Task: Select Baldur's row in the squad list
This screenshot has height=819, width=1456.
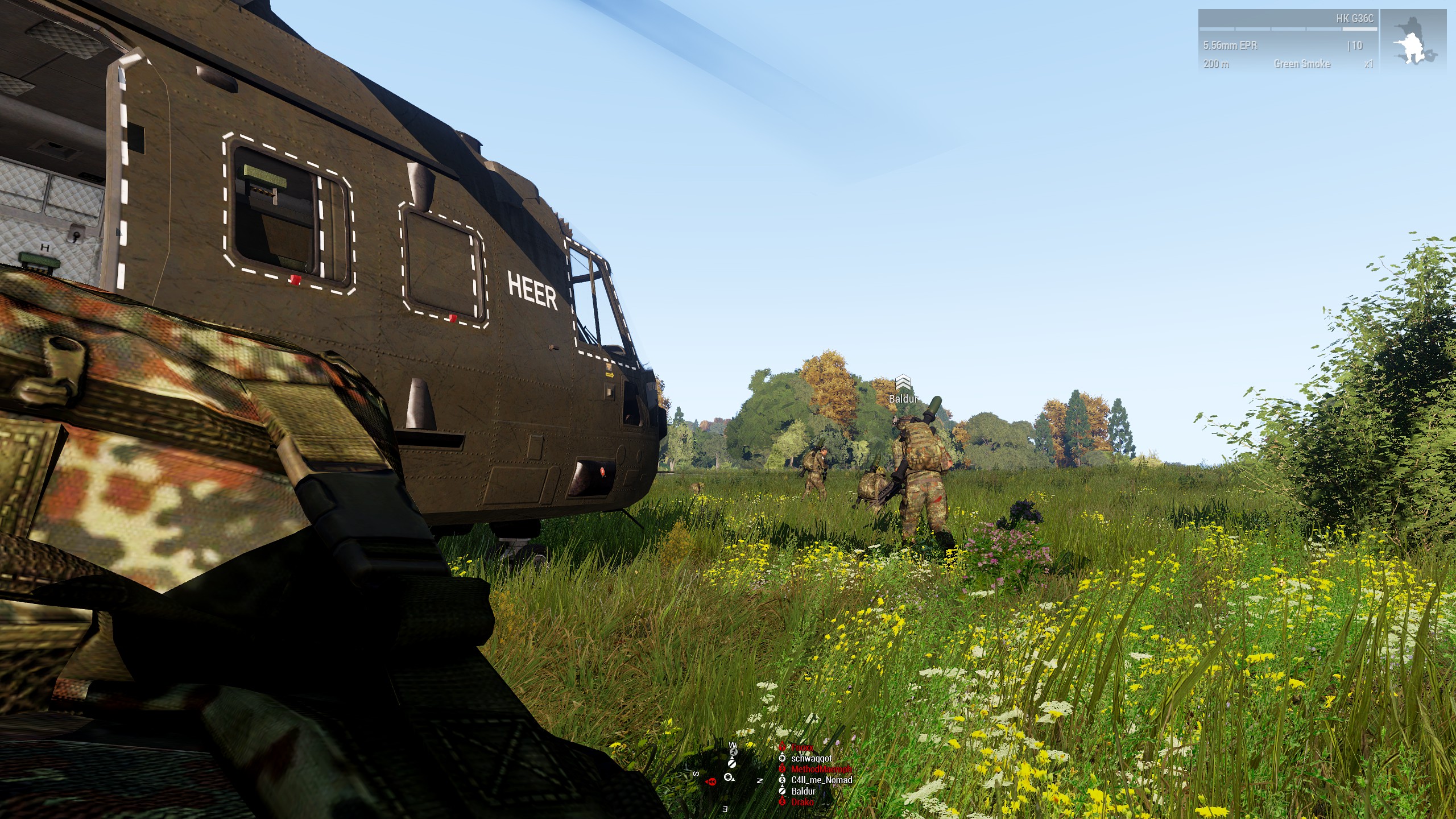Action: tap(803, 791)
